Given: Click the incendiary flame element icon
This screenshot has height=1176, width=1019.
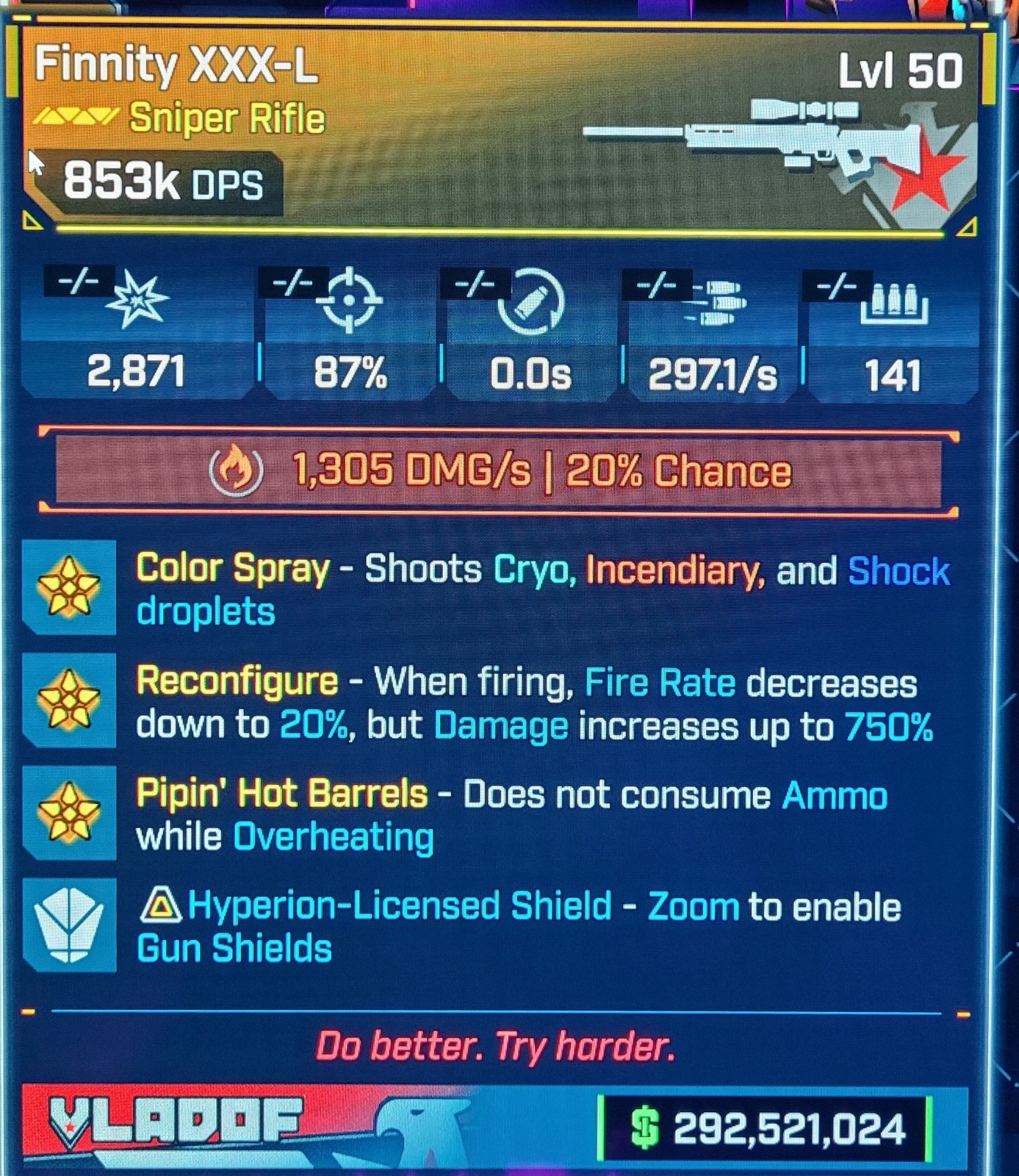Looking at the screenshot, I should (x=236, y=470).
